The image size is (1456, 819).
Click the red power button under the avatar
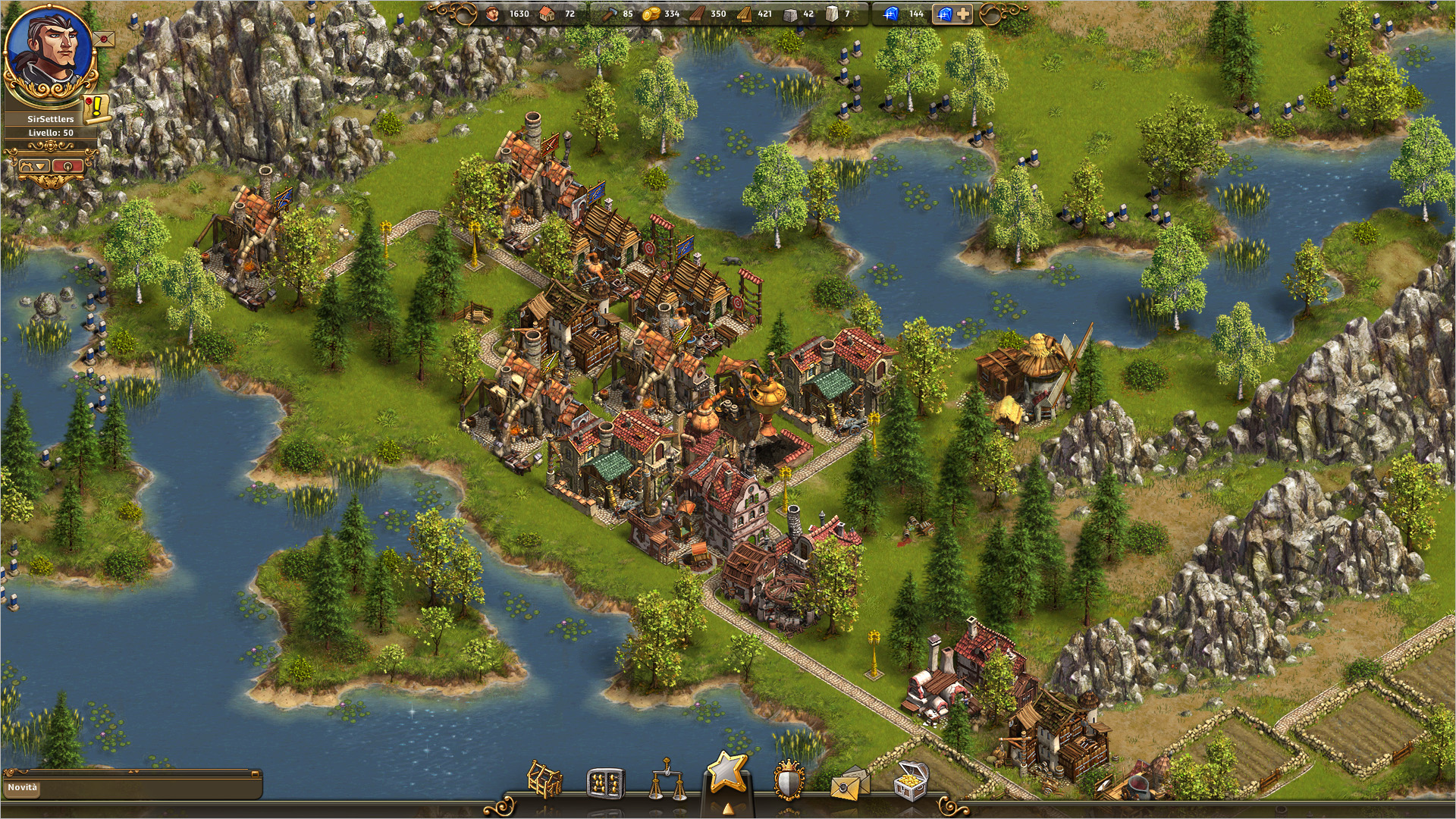pyautogui.click(x=68, y=165)
